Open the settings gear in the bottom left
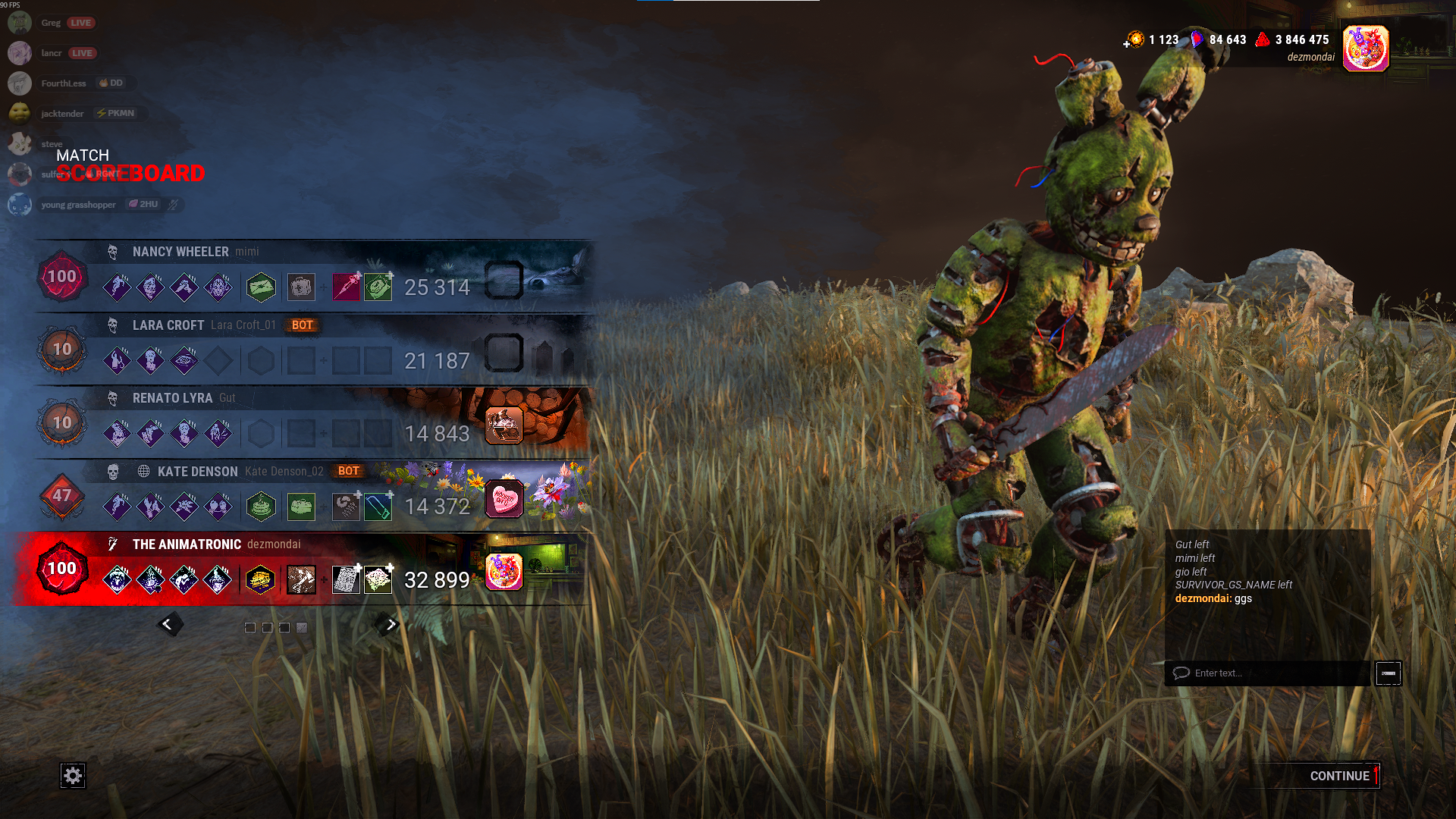This screenshot has width=1456, height=819. pyautogui.click(x=74, y=776)
